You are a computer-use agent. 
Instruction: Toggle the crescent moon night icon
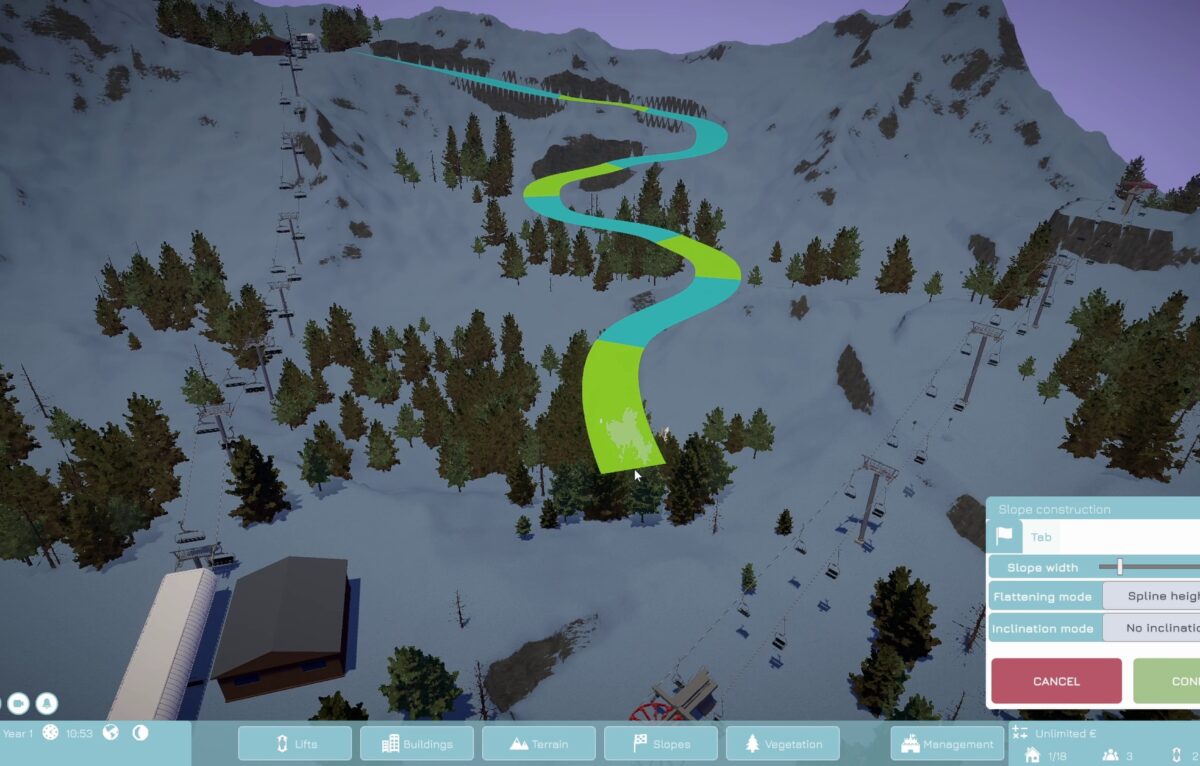(140, 732)
